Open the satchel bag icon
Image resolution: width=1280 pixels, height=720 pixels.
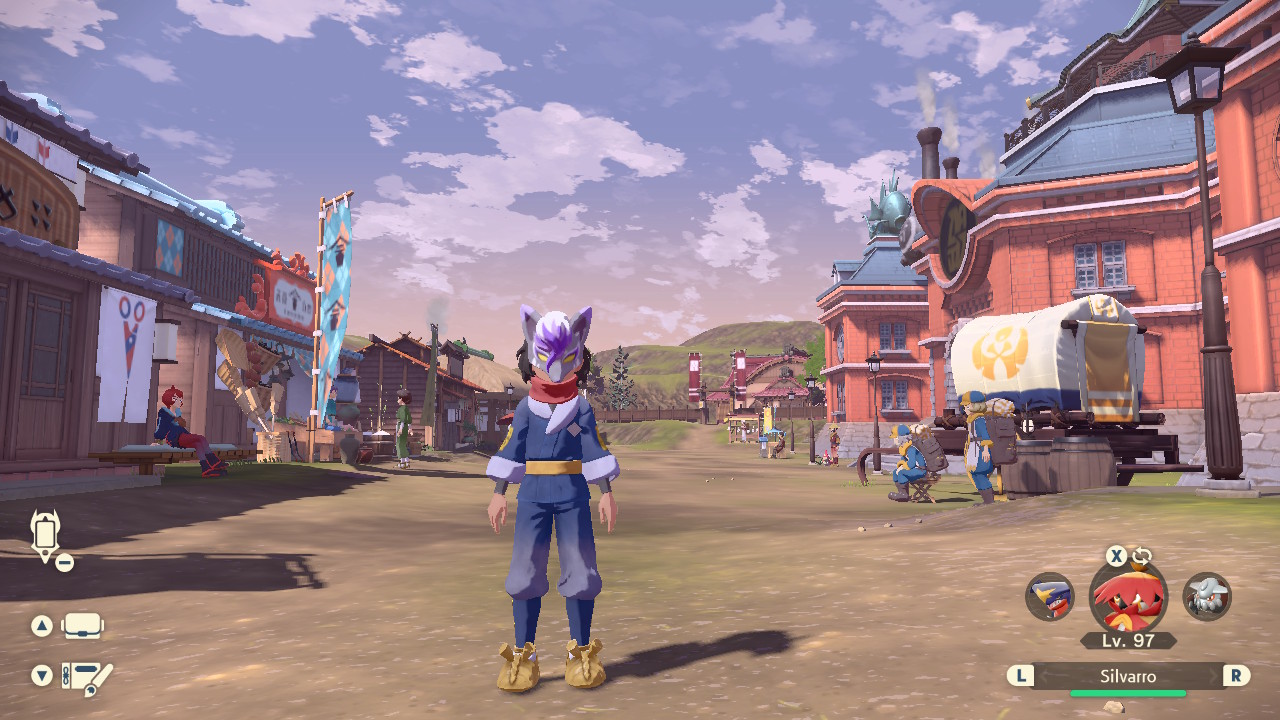pyautogui.click(x=82, y=627)
